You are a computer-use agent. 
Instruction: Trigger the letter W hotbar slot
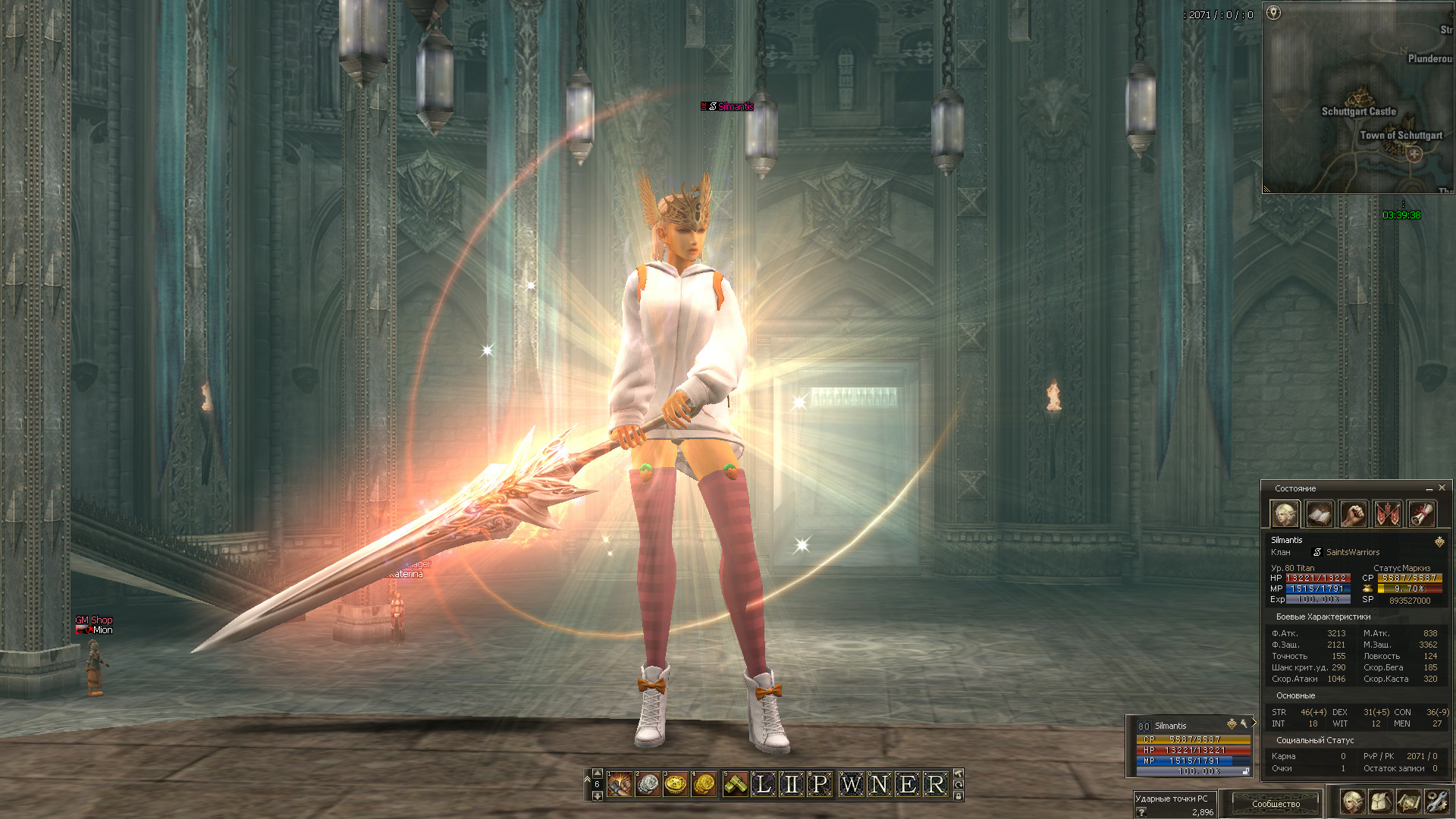[x=851, y=784]
